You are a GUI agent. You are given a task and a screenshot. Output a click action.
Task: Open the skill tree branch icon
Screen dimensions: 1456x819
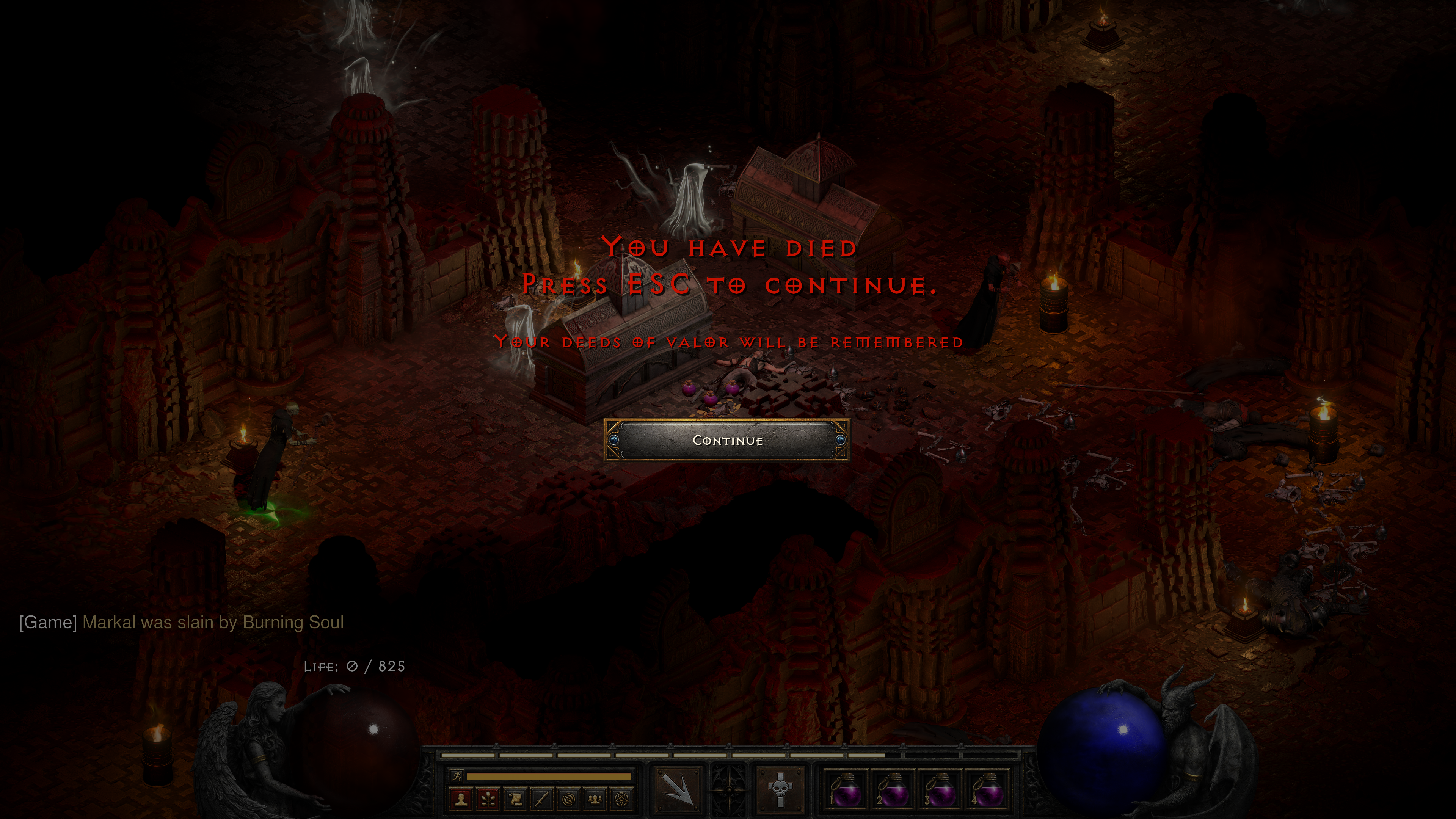pos(488,799)
